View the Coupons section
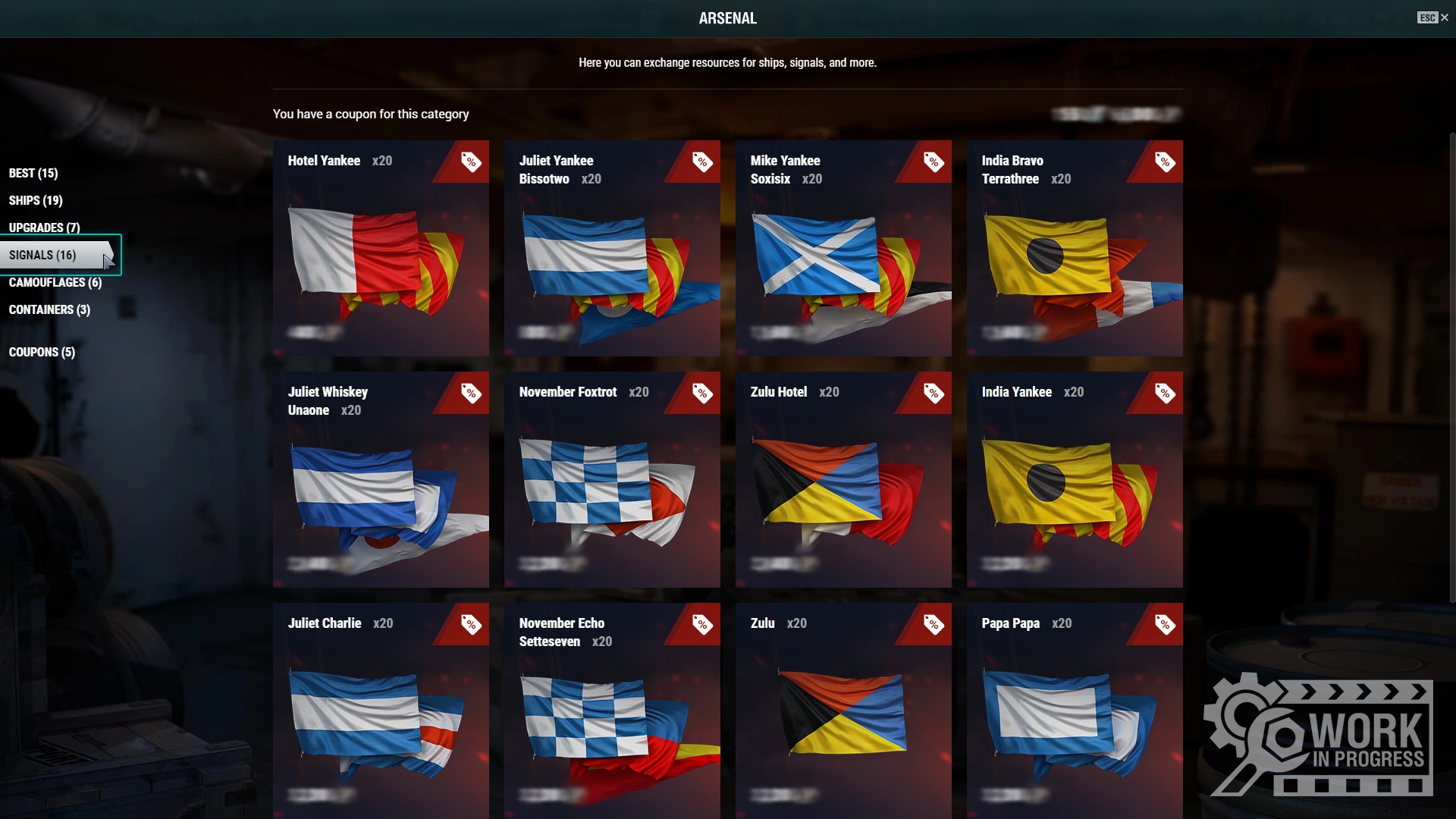 (x=42, y=352)
